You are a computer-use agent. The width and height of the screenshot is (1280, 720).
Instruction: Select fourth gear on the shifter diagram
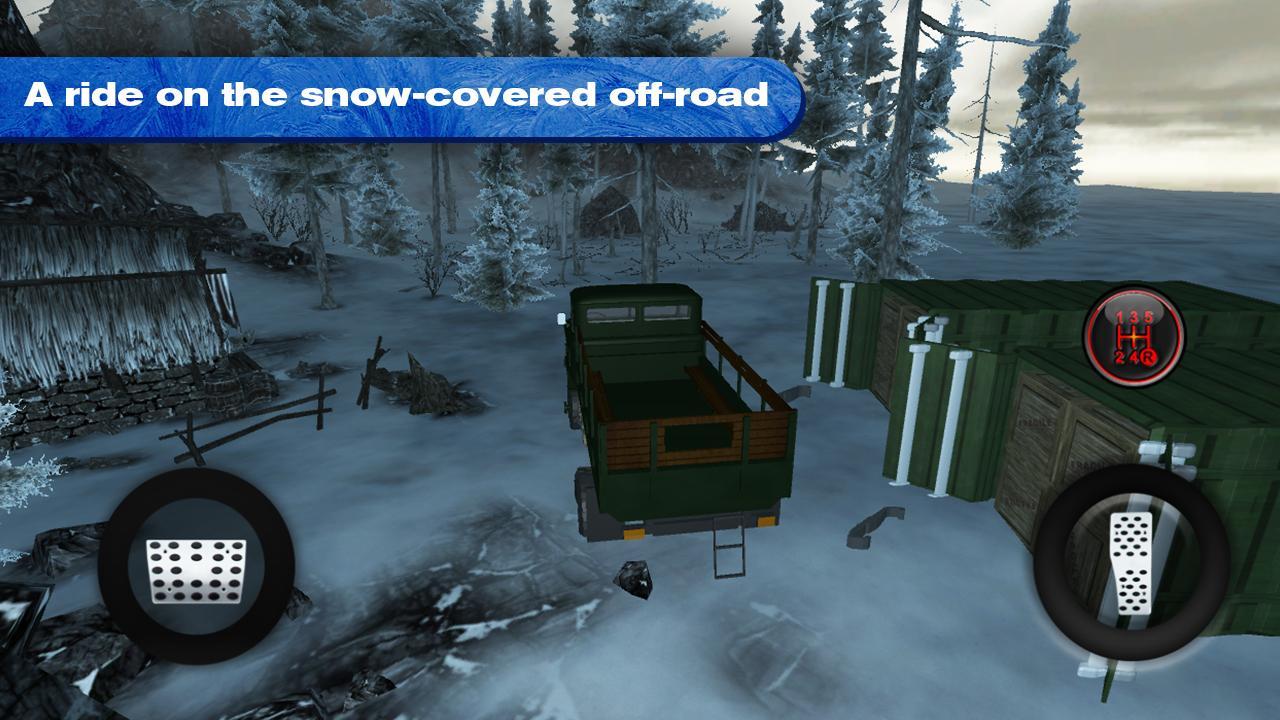(x=1134, y=357)
